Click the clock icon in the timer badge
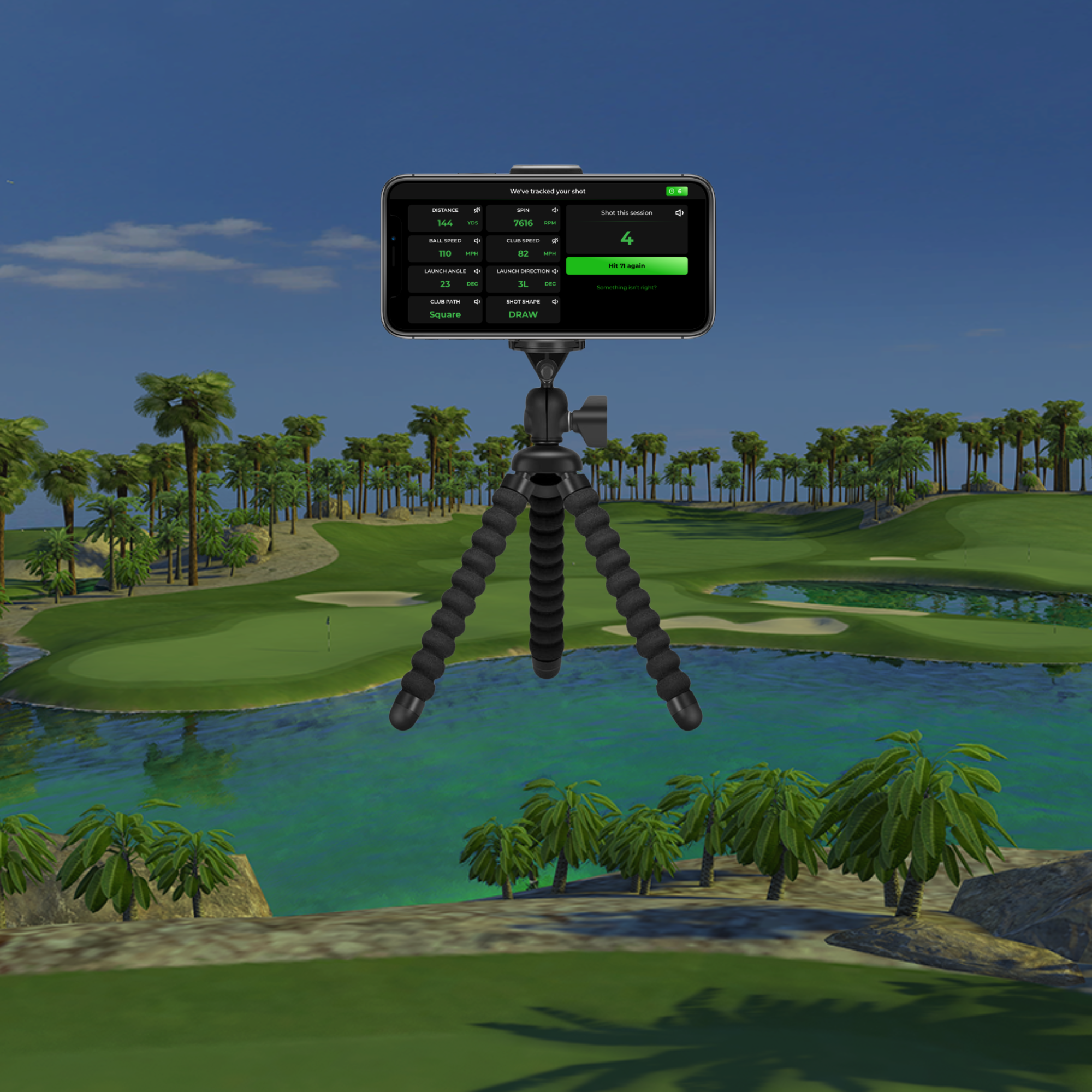 coord(672,192)
